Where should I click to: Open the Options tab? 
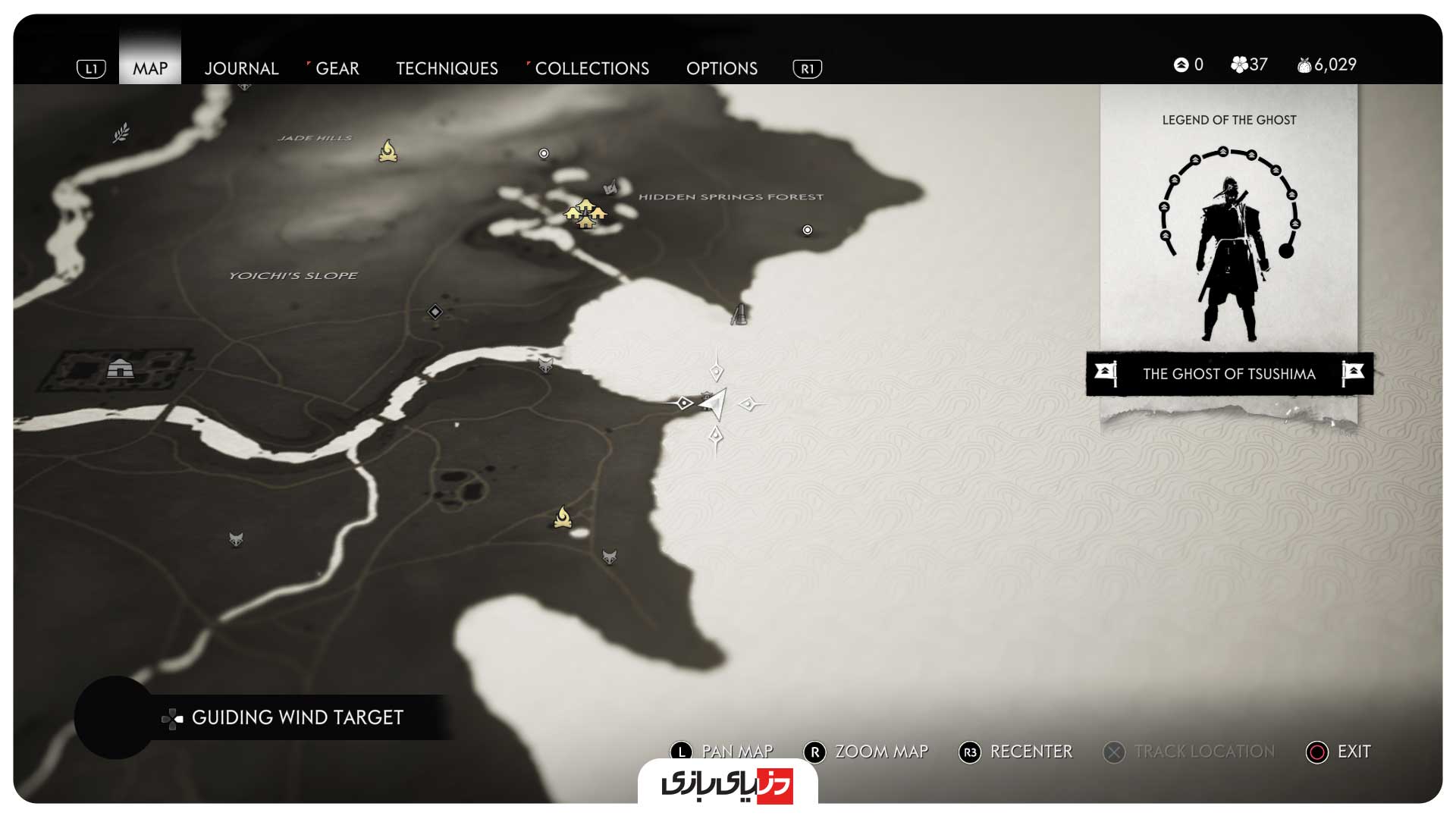point(721,68)
